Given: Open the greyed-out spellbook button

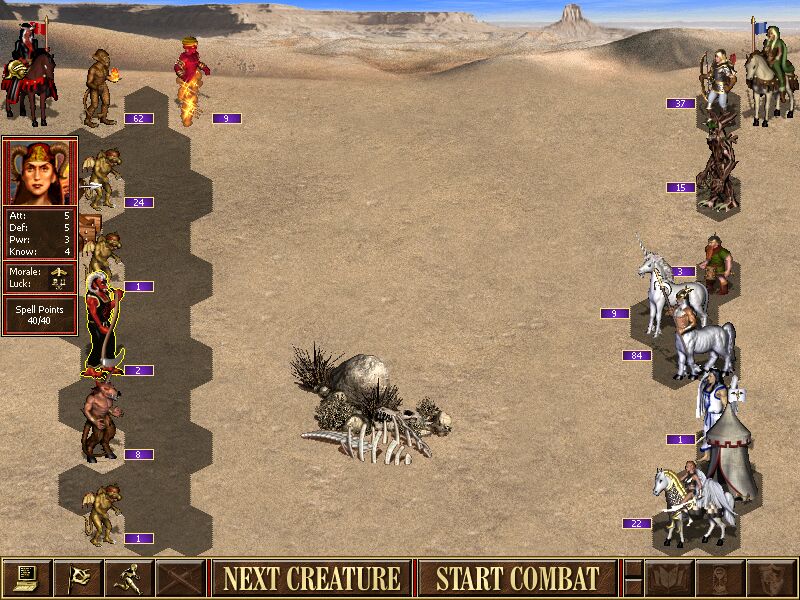Looking at the screenshot, I should click(x=670, y=578).
